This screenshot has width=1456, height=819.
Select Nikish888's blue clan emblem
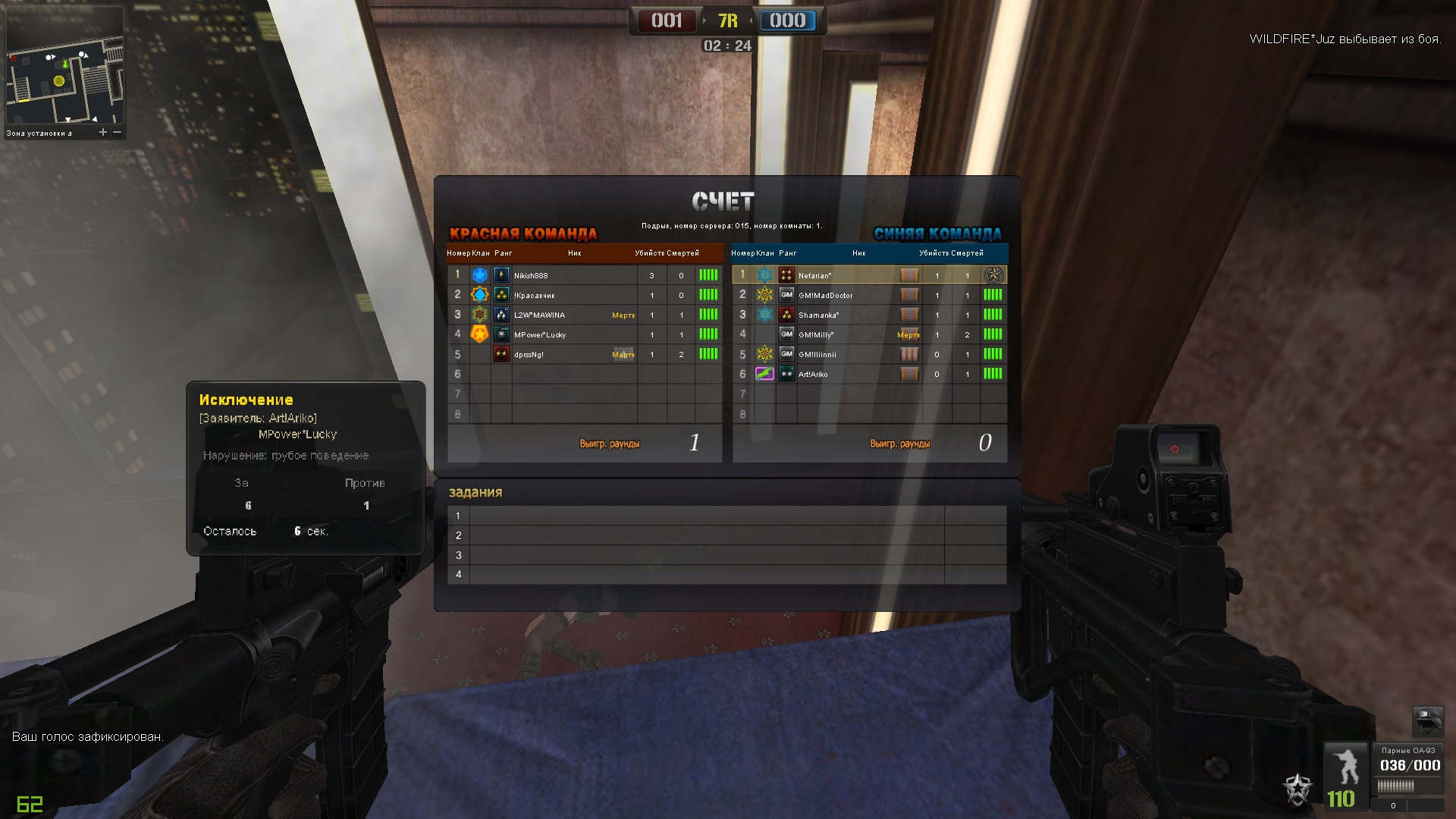480,275
